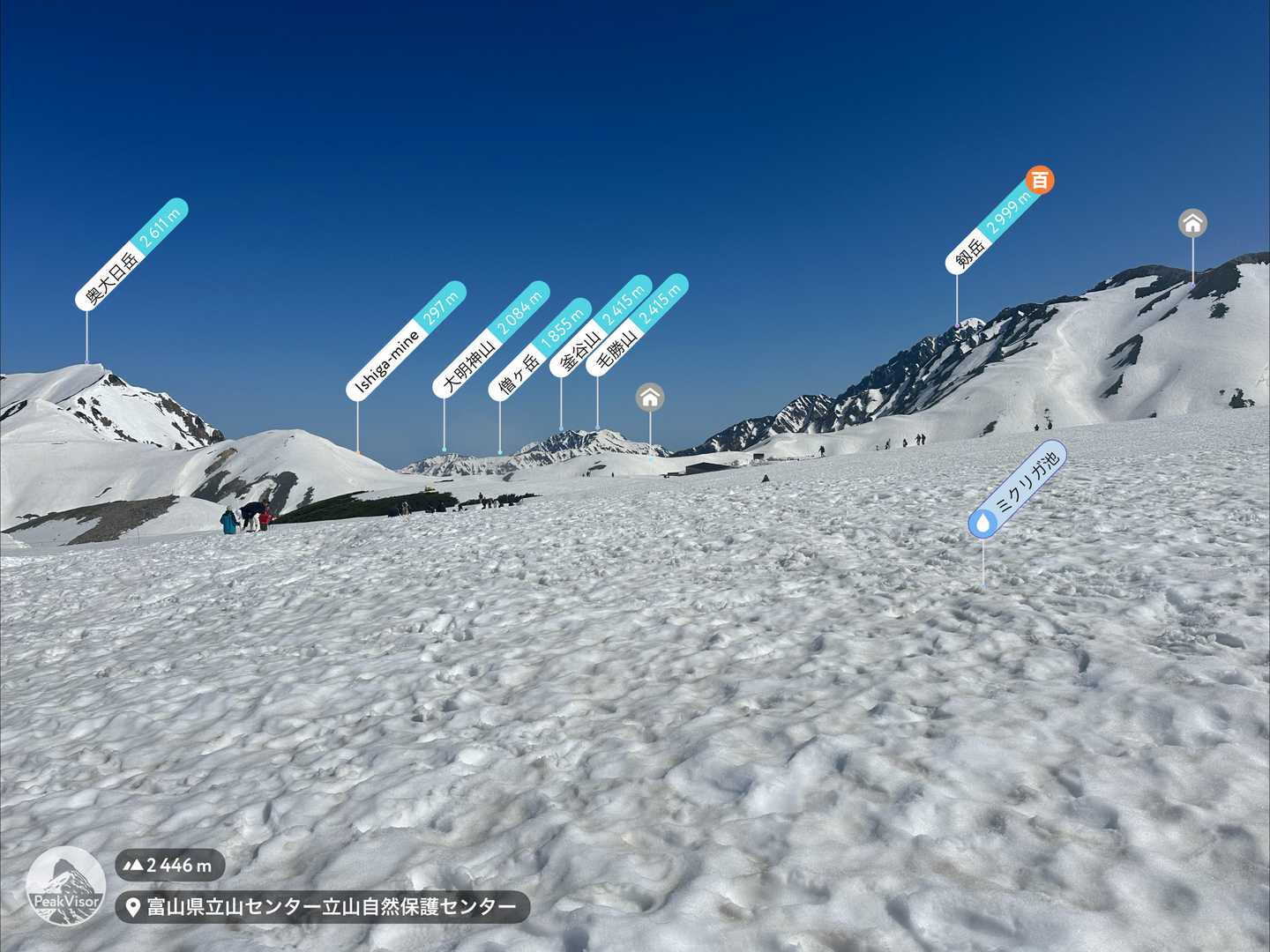The width and height of the screenshot is (1270, 952).
Task: Open the PeakVisor logo badge
Action: point(65,886)
